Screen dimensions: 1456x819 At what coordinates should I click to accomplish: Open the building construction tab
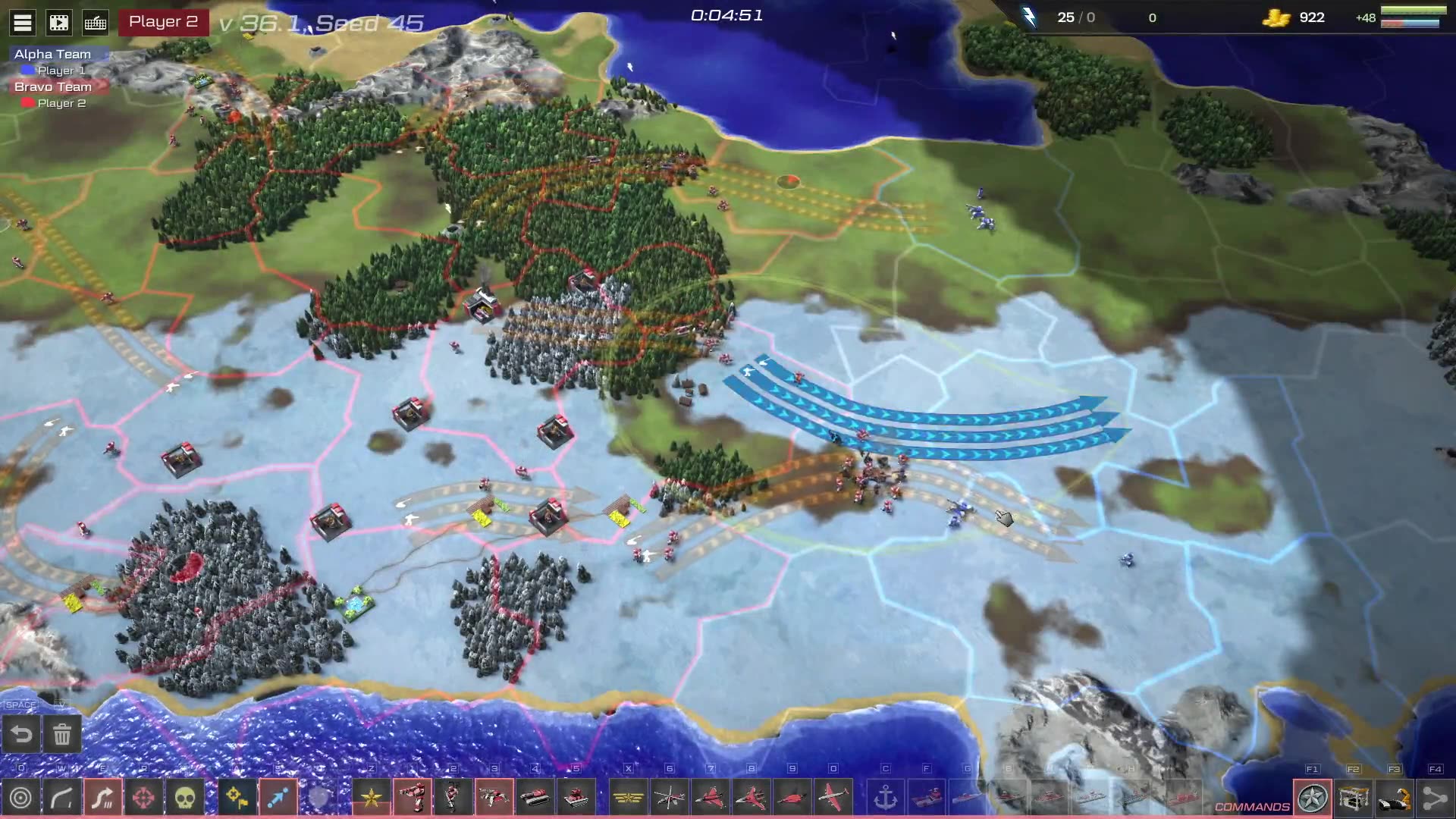click(1354, 798)
